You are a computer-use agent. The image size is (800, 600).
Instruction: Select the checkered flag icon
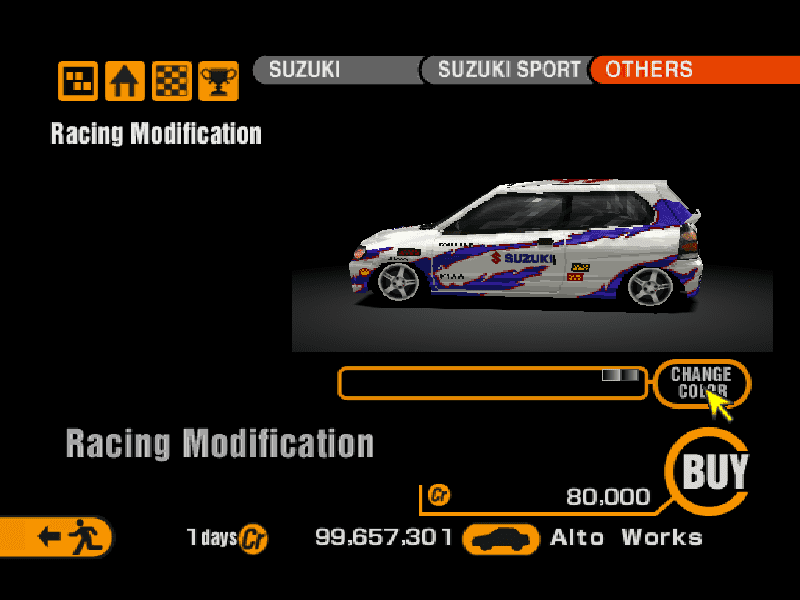172,81
